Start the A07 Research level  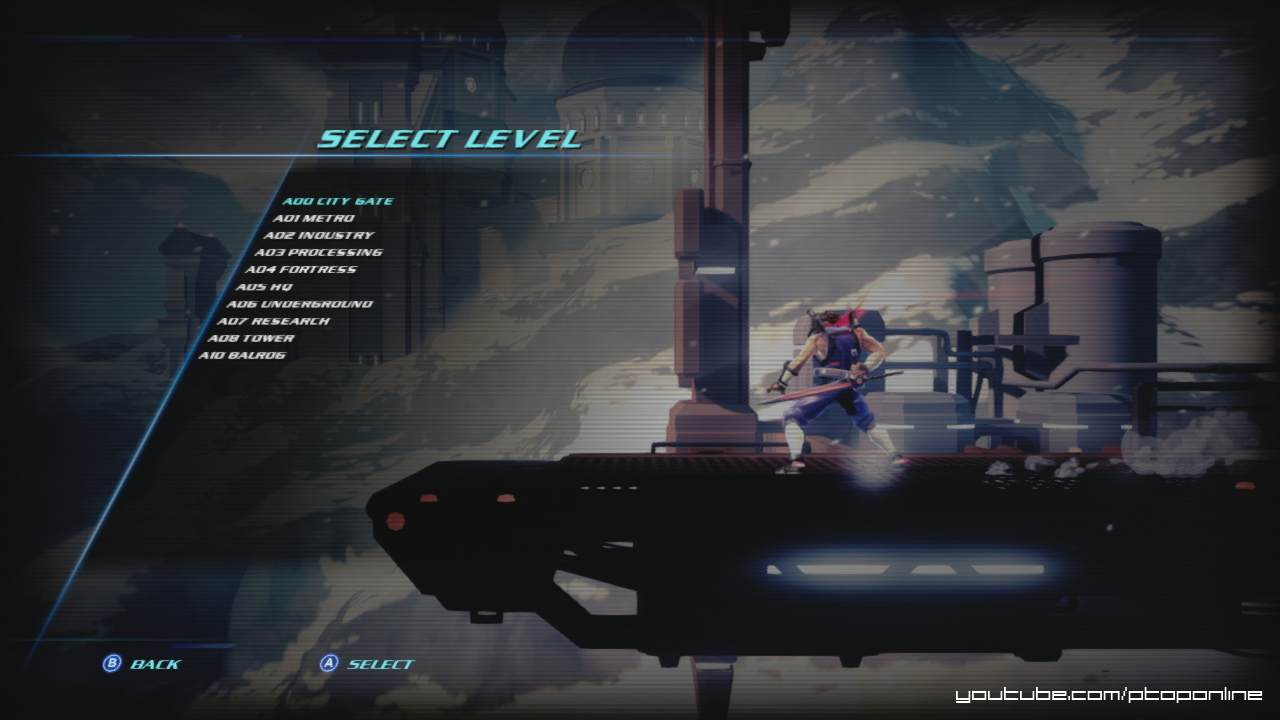pos(273,321)
